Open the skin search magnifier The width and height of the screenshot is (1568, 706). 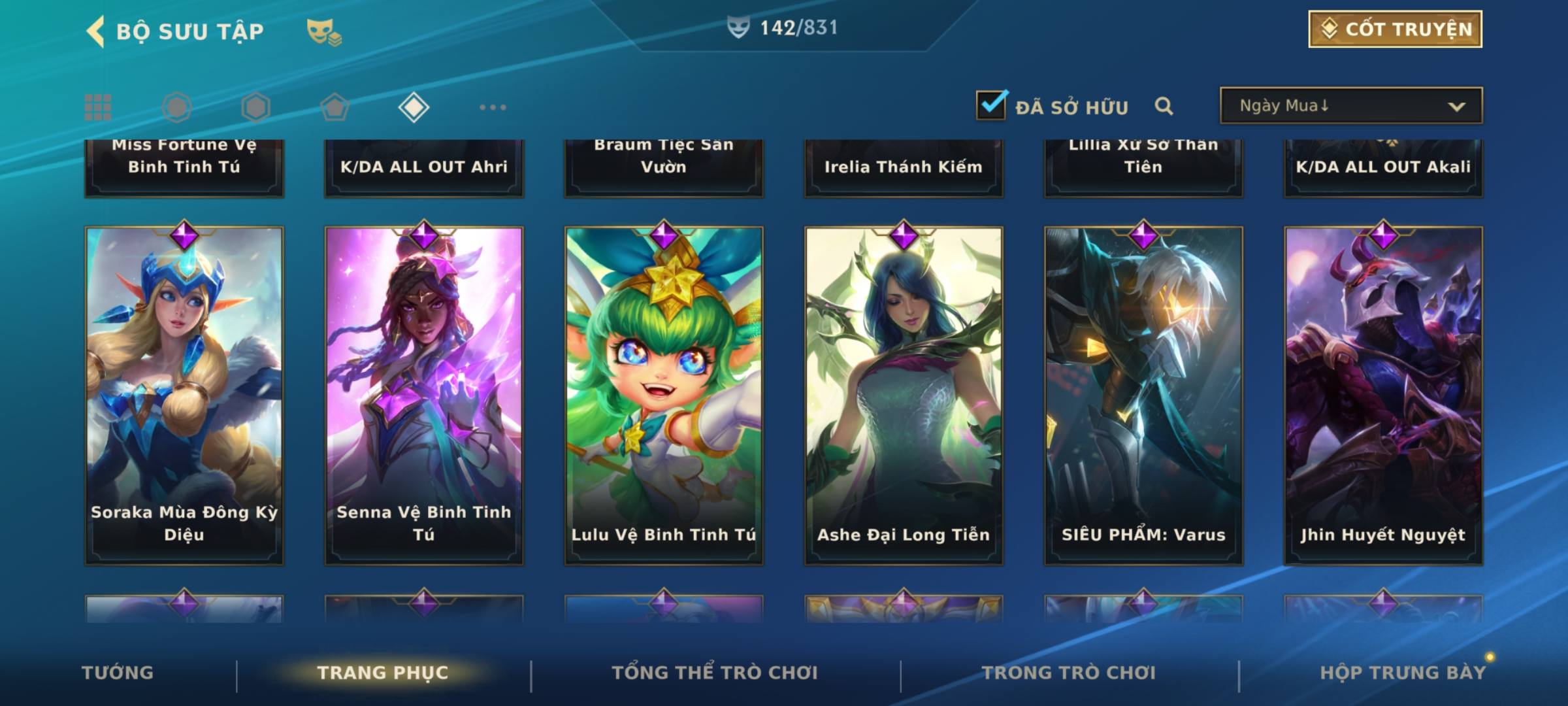click(1164, 106)
